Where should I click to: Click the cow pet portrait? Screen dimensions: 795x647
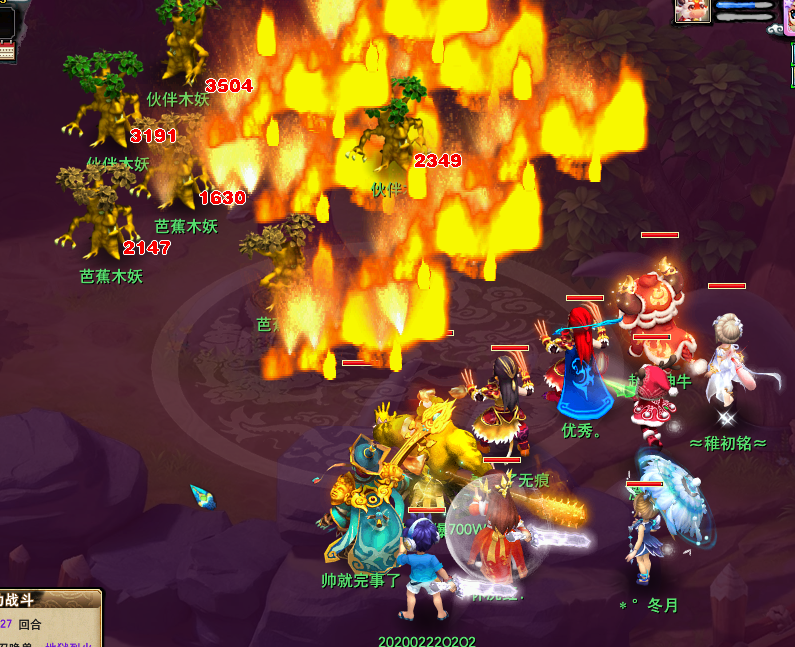[692, 10]
